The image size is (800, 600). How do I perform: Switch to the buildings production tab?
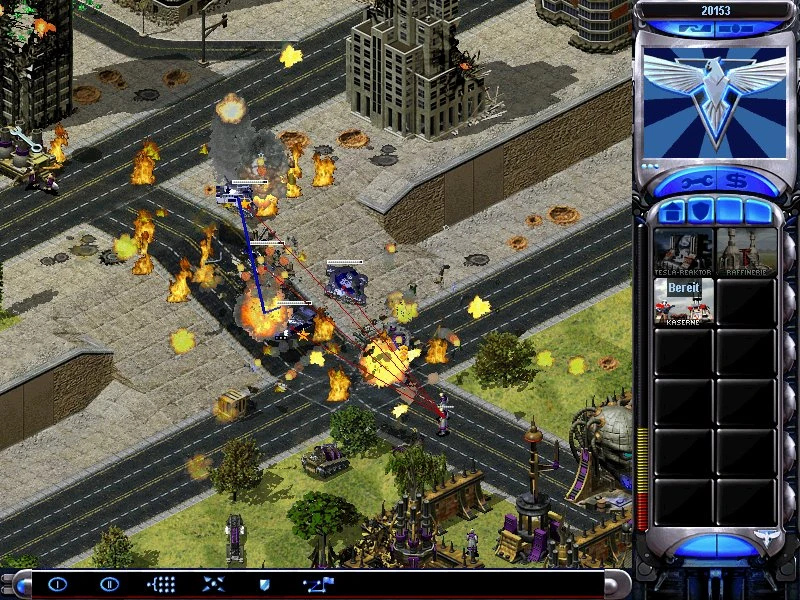click(673, 212)
